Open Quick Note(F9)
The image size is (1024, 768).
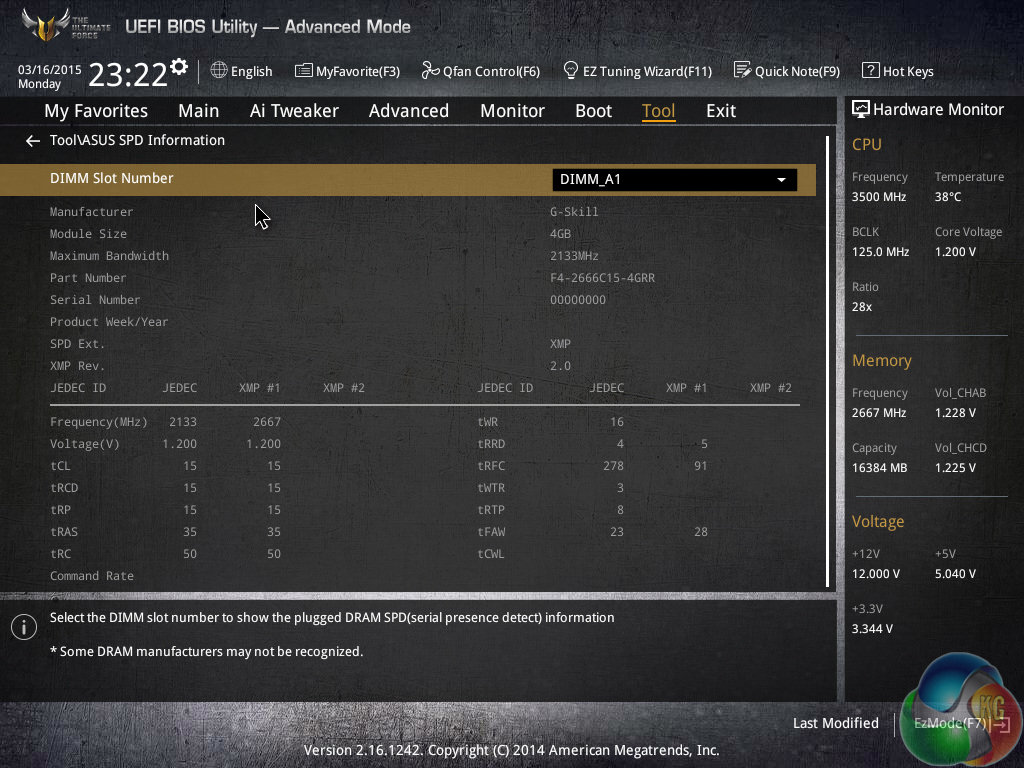click(786, 71)
